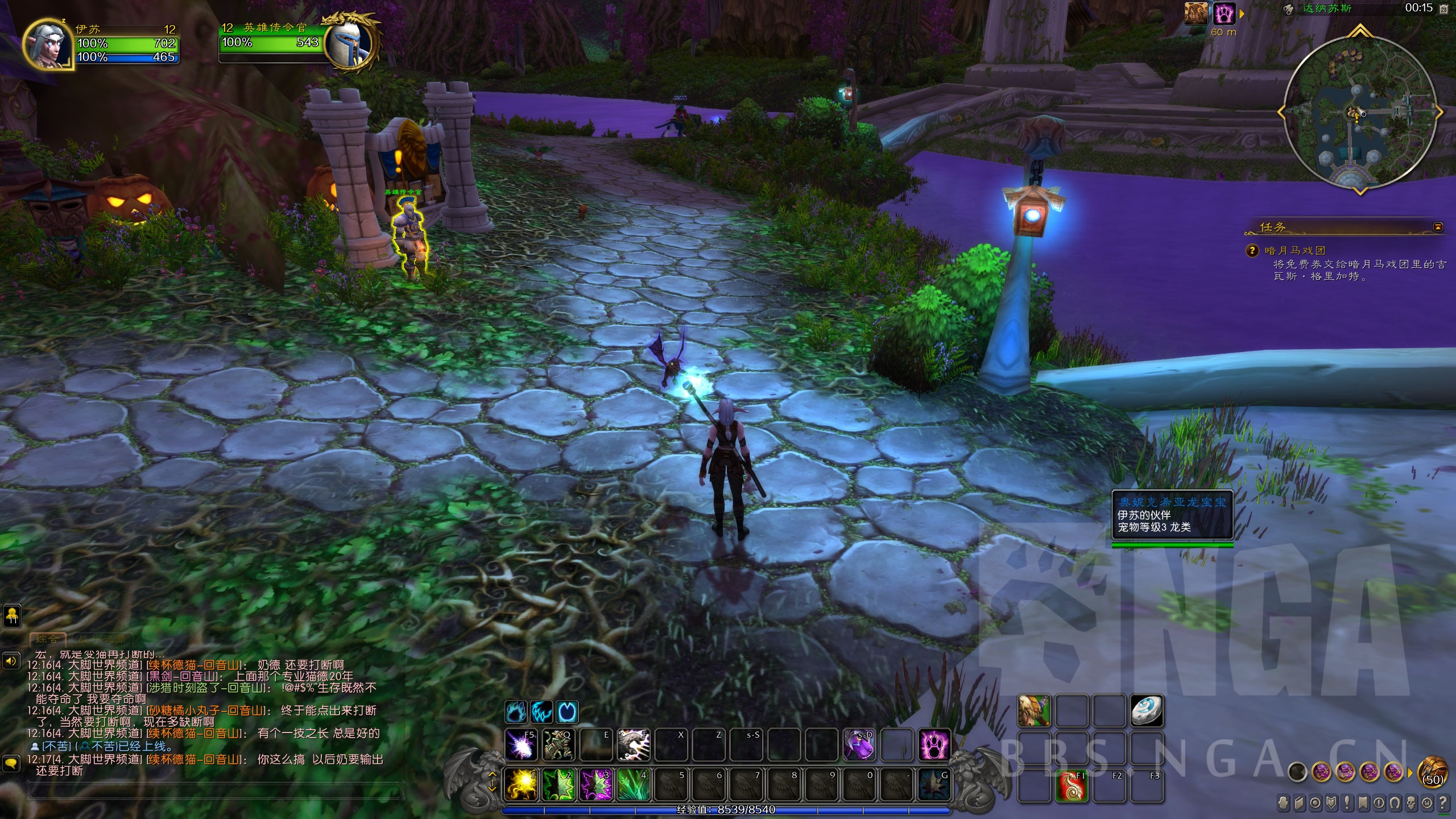The image size is (1456, 819).
Task: Open the character info micro button
Action: coord(1284,804)
